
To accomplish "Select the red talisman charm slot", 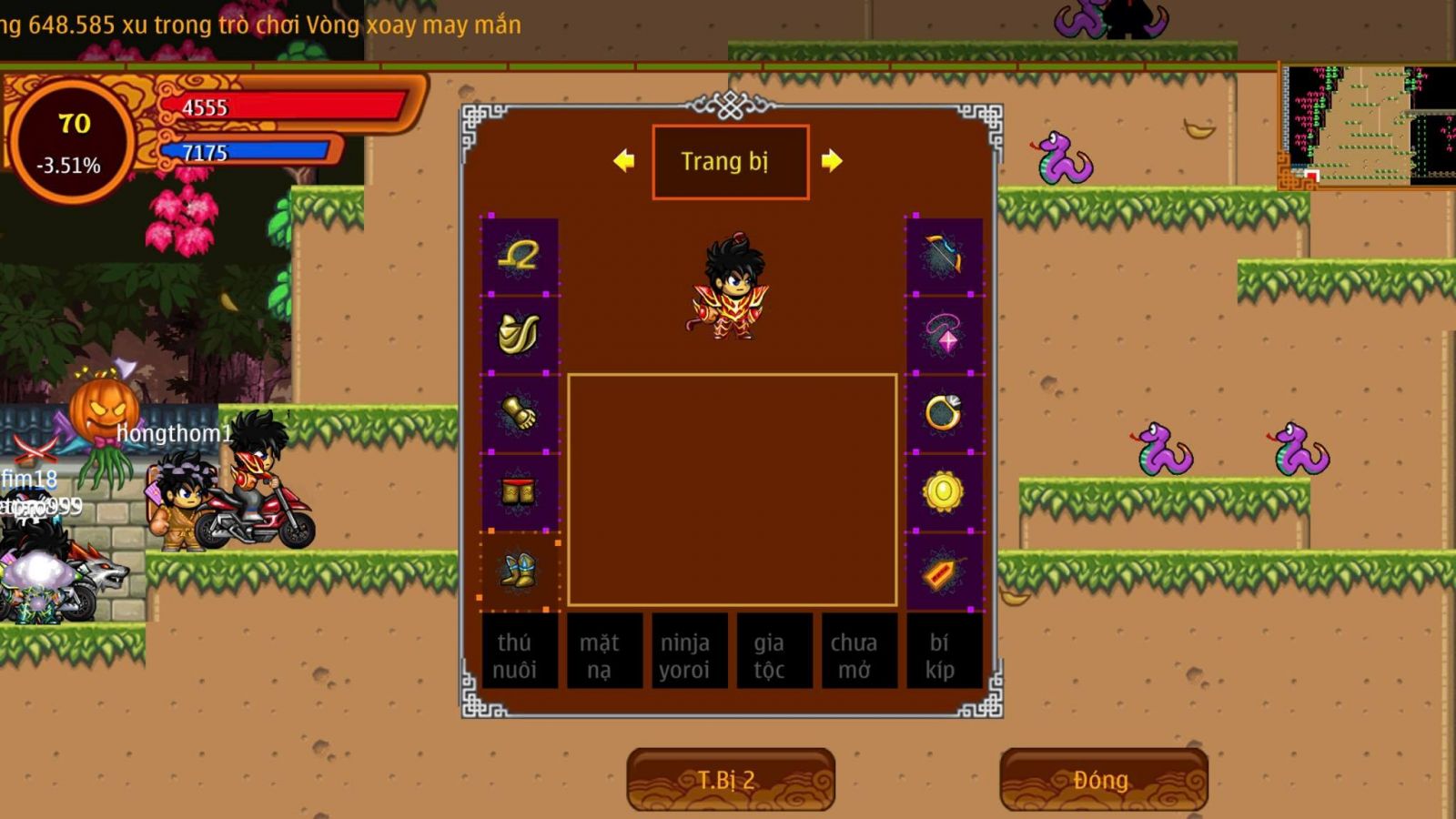I will coord(944,571).
